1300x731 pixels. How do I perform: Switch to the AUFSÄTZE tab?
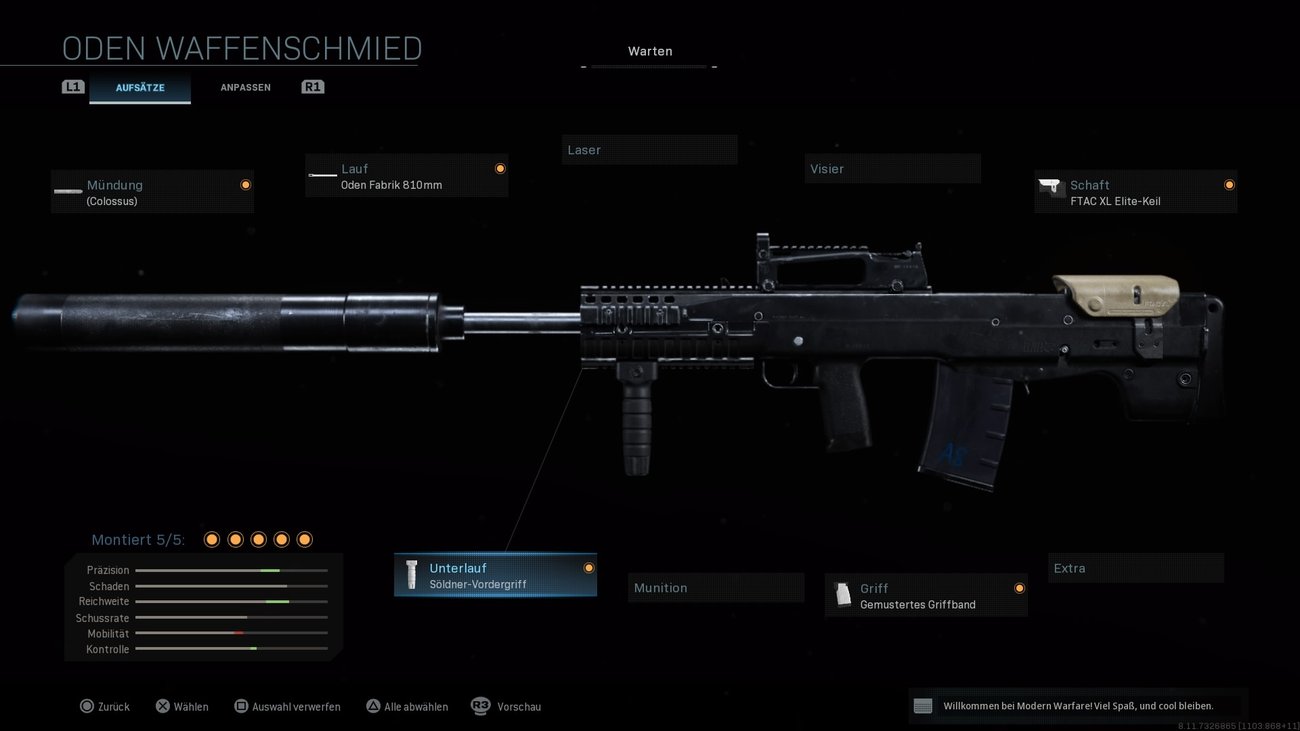[140, 87]
